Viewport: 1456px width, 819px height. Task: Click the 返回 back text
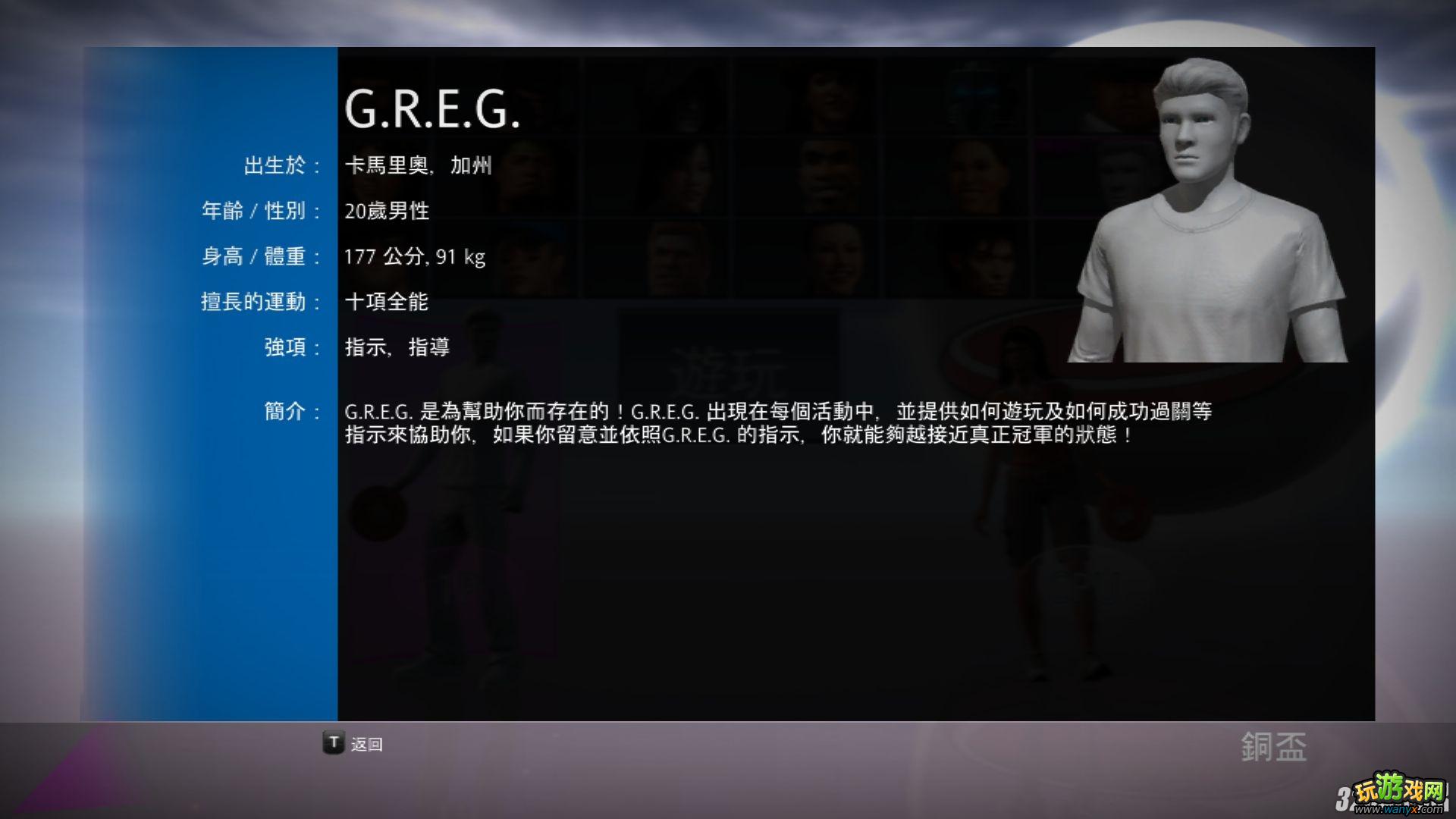pyautogui.click(x=367, y=745)
